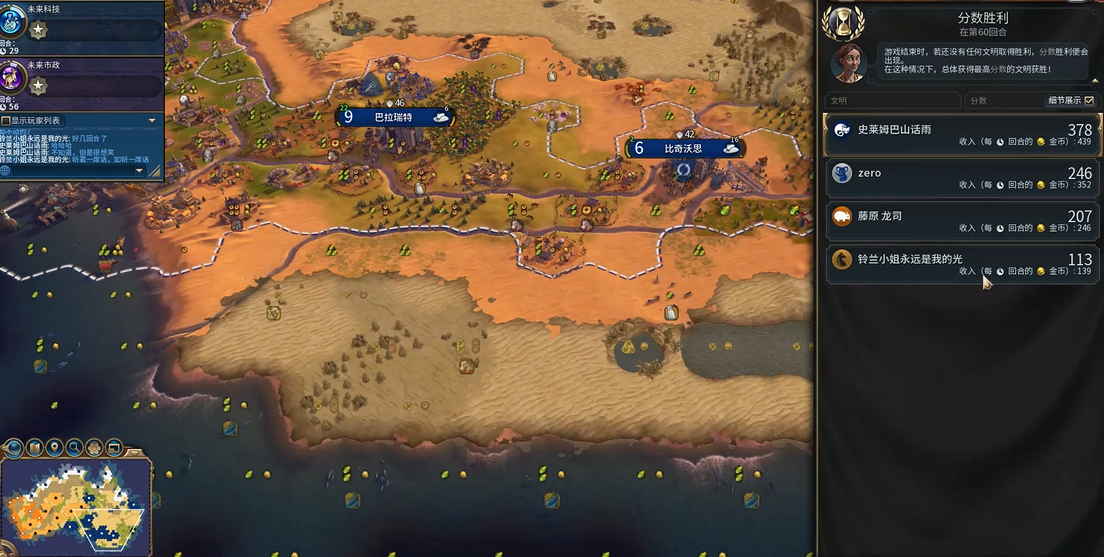The width and height of the screenshot is (1104, 557).
Task: Toggle the 显示玩家列表 checkbox
Action: 7,120
